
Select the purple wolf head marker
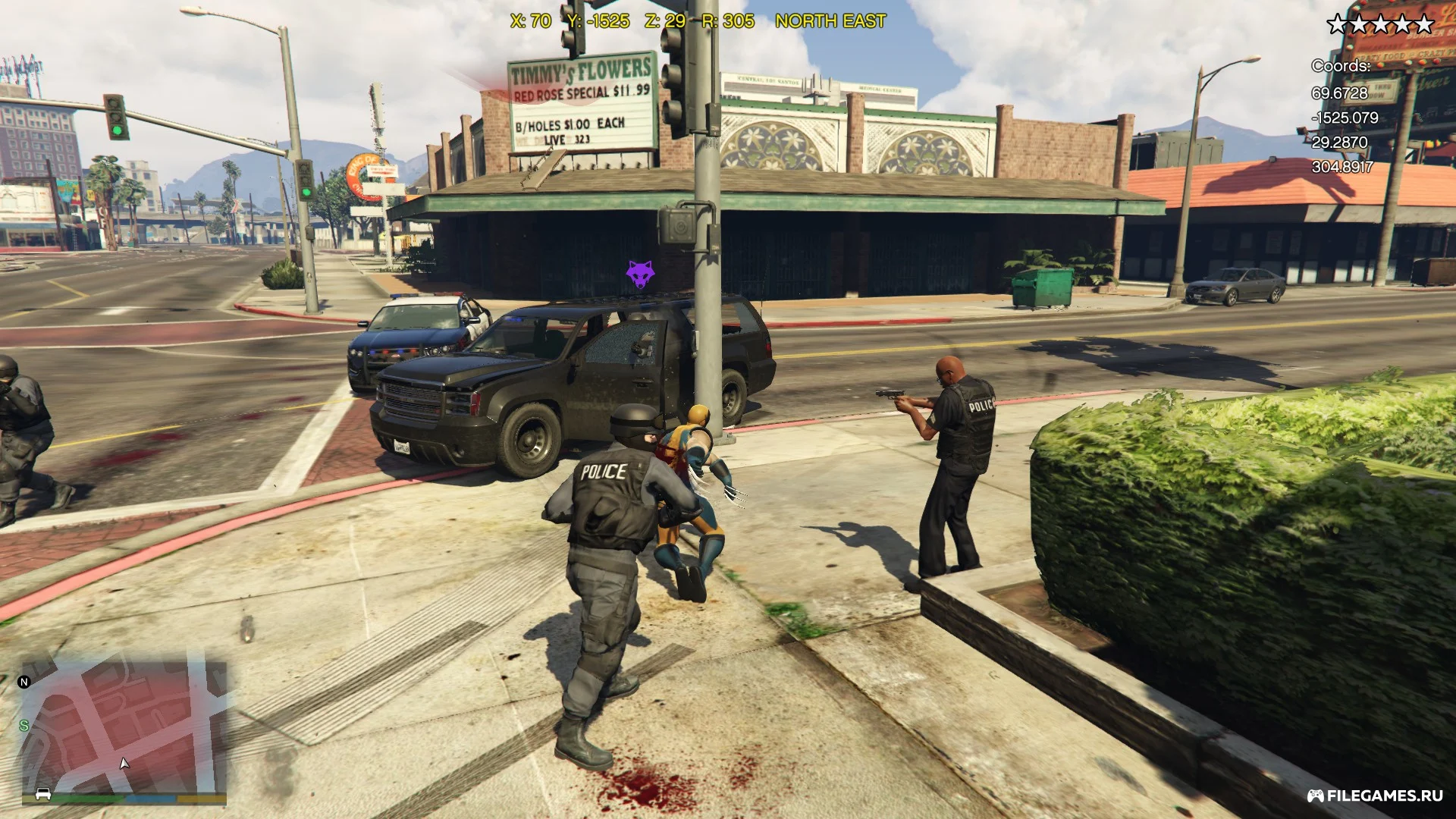(639, 274)
